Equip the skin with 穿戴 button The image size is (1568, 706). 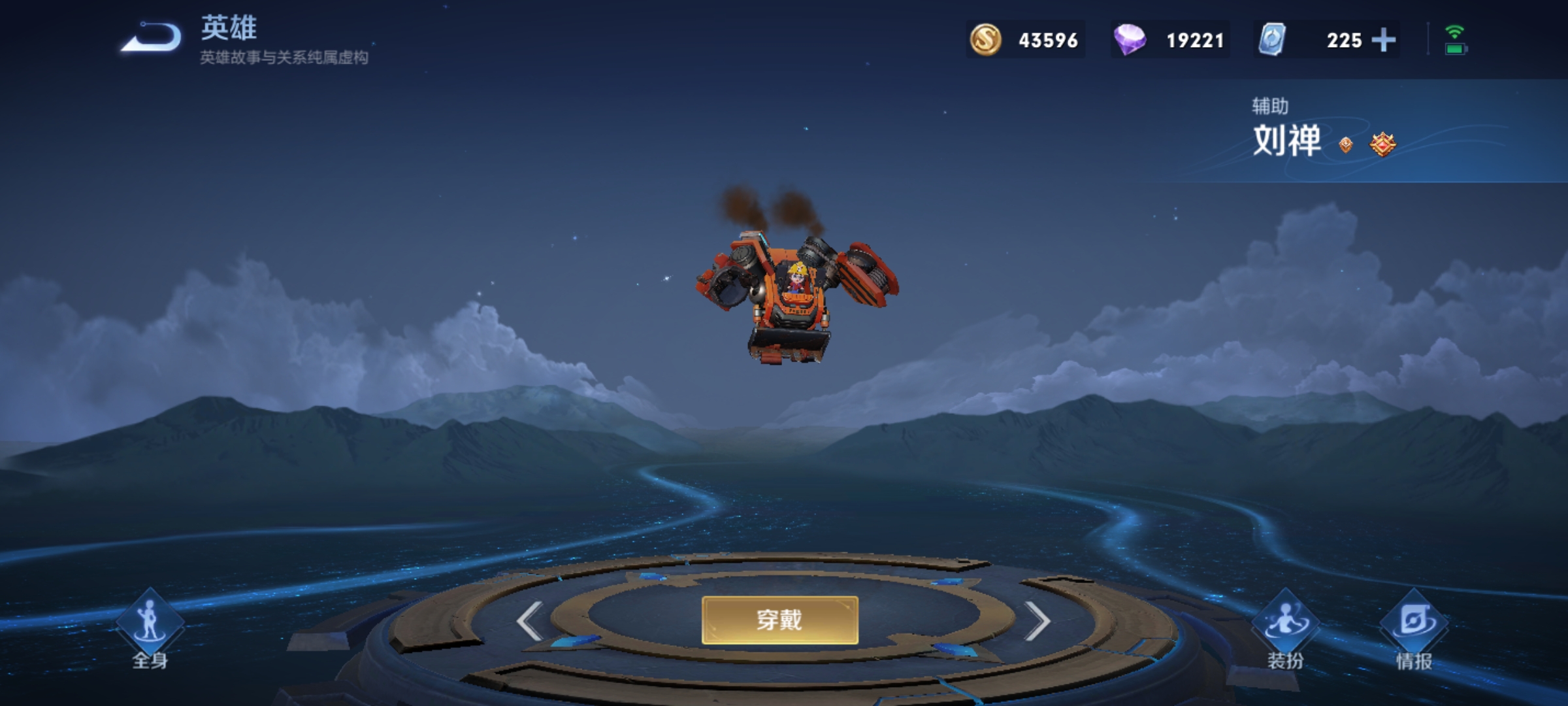[x=779, y=620]
